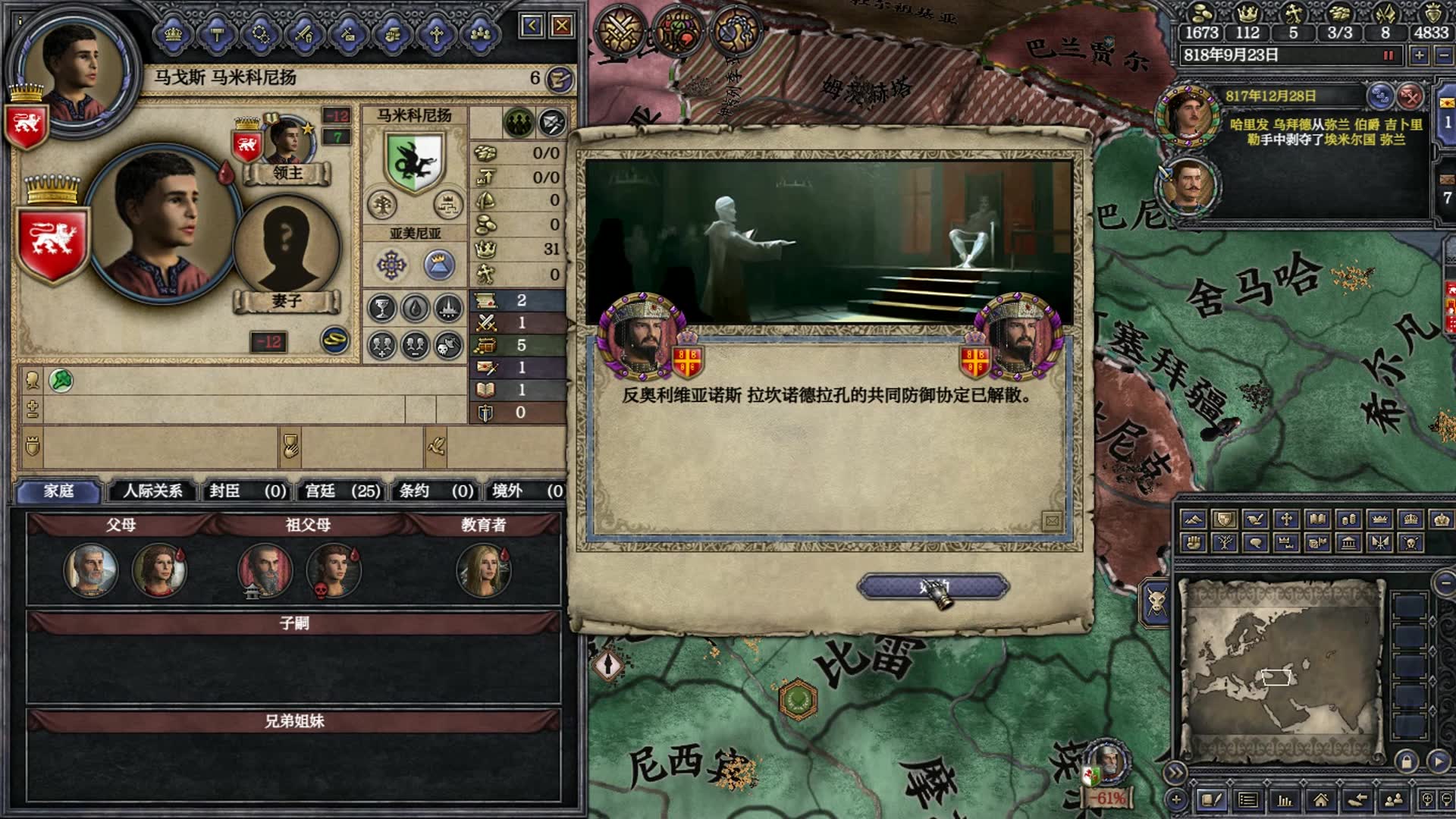Select the white-haired father portrait

pos(91,570)
